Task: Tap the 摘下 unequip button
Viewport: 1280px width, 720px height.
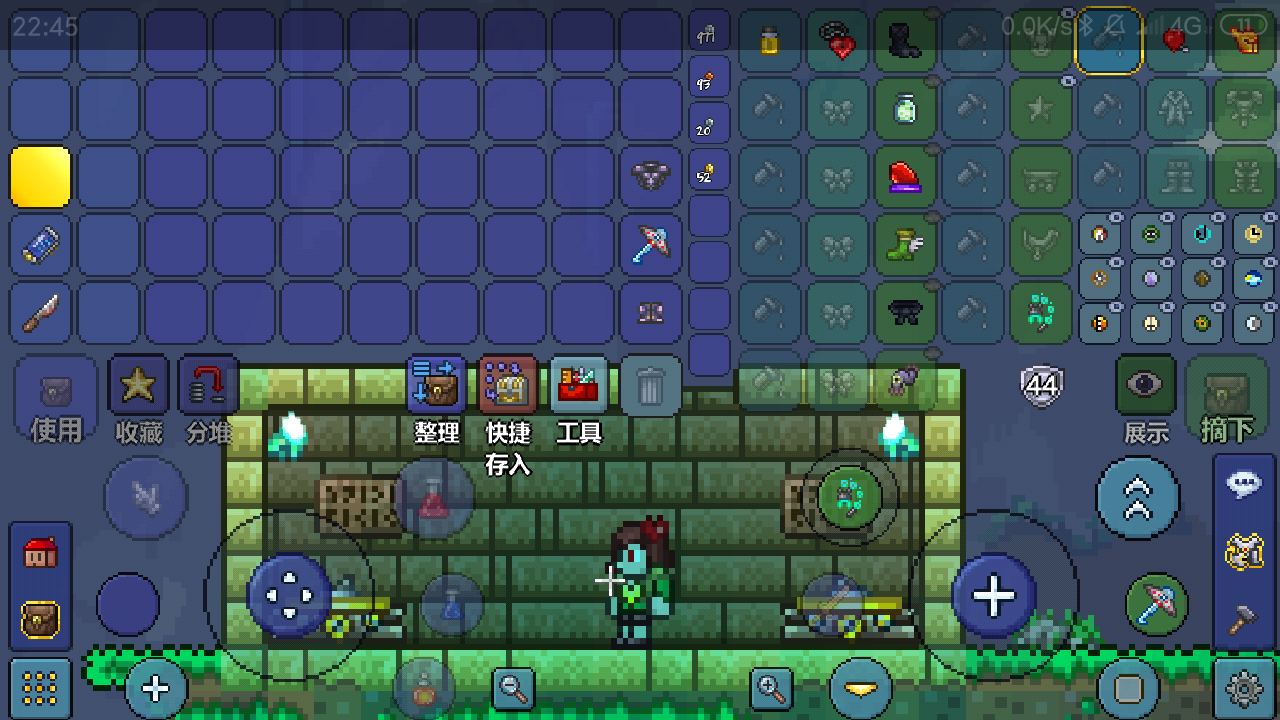Action: coord(1226,398)
